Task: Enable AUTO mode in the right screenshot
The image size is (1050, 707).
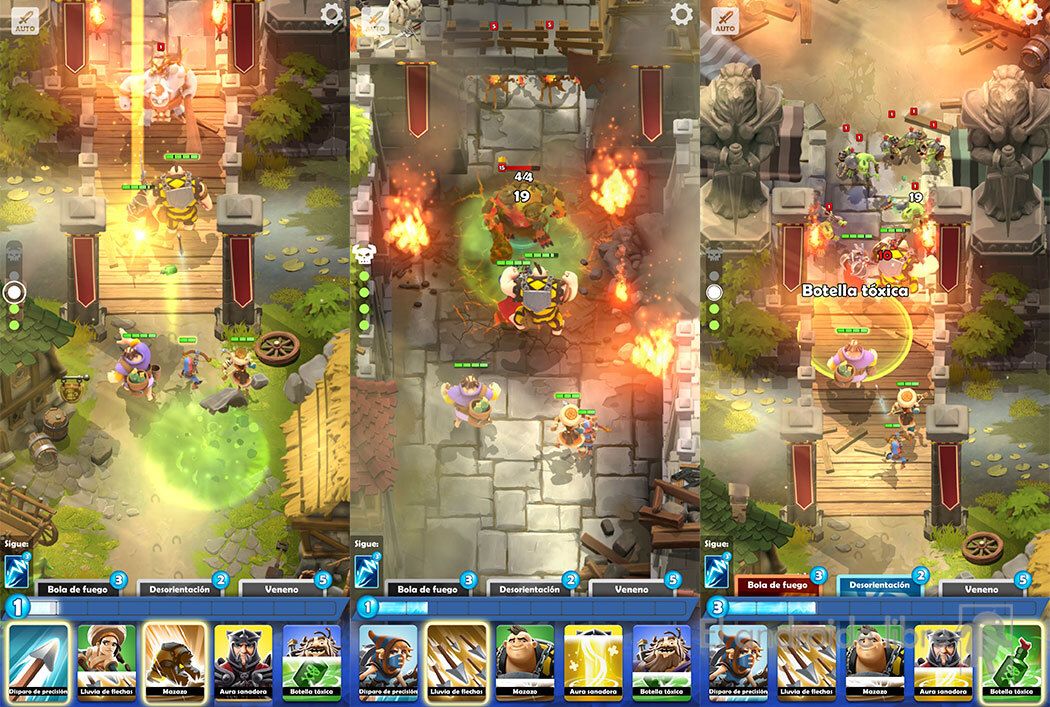Action: tap(725, 19)
